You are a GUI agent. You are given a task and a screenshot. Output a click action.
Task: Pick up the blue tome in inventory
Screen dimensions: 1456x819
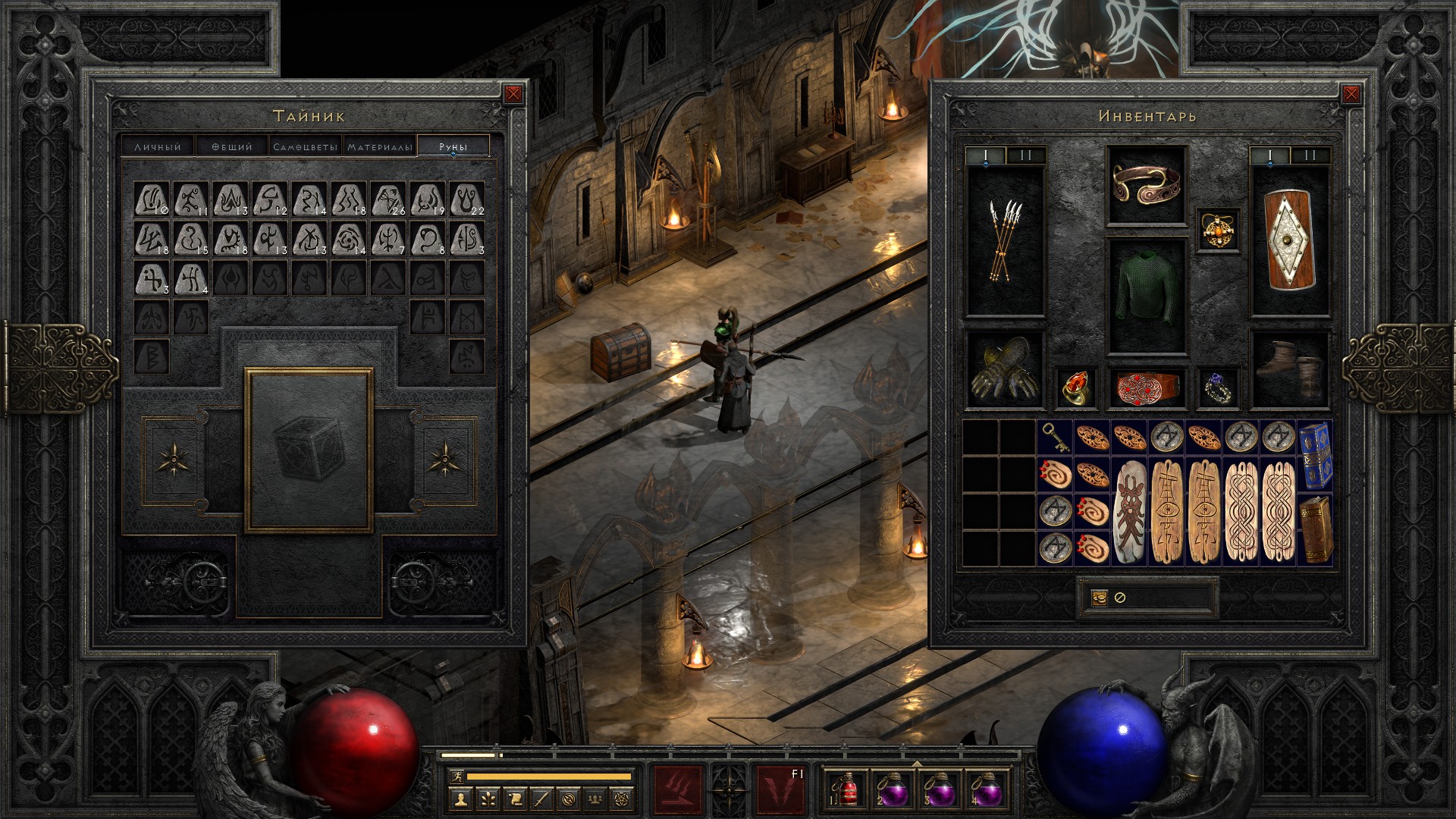click(1316, 455)
